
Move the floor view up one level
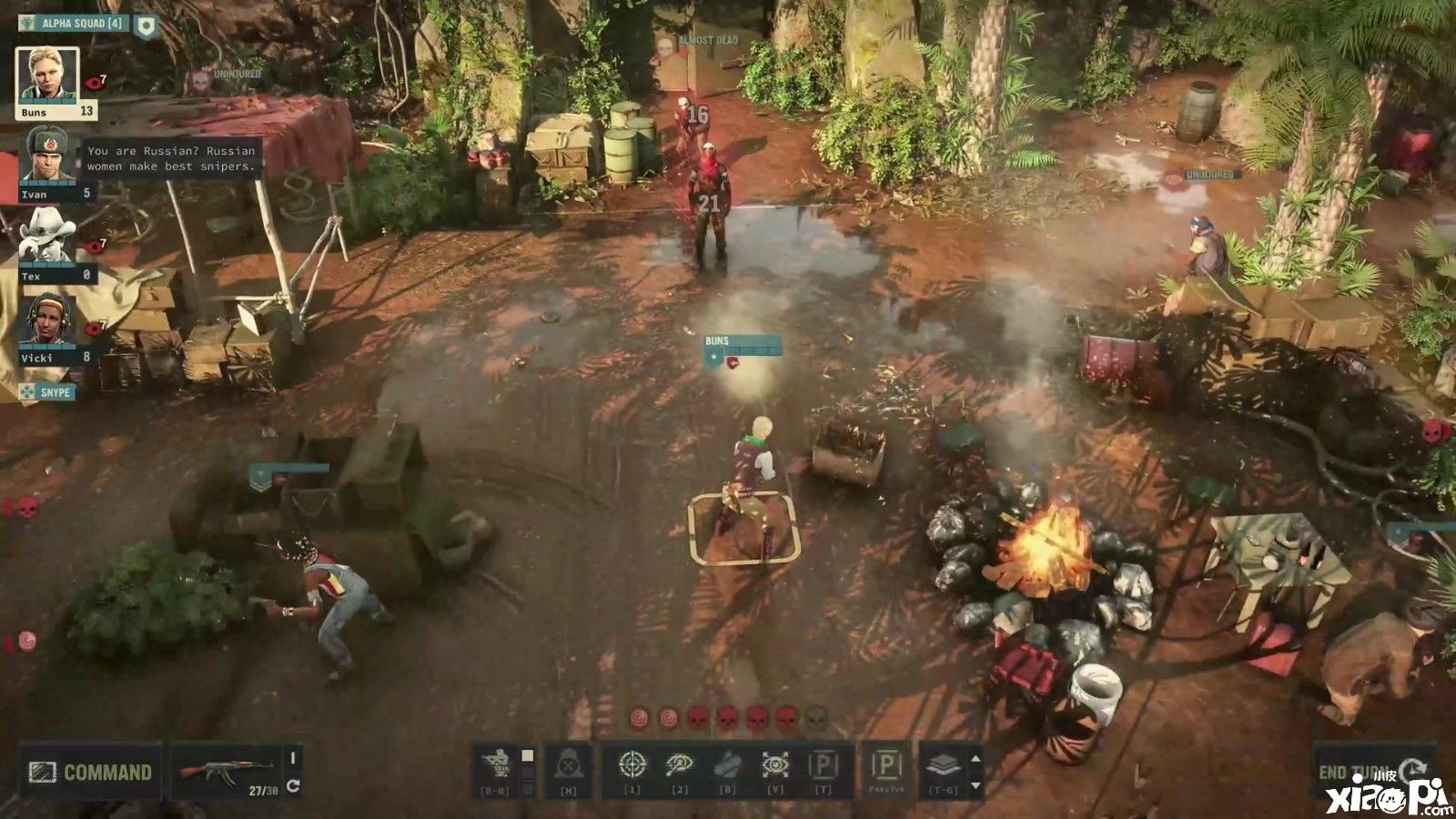click(976, 758)
